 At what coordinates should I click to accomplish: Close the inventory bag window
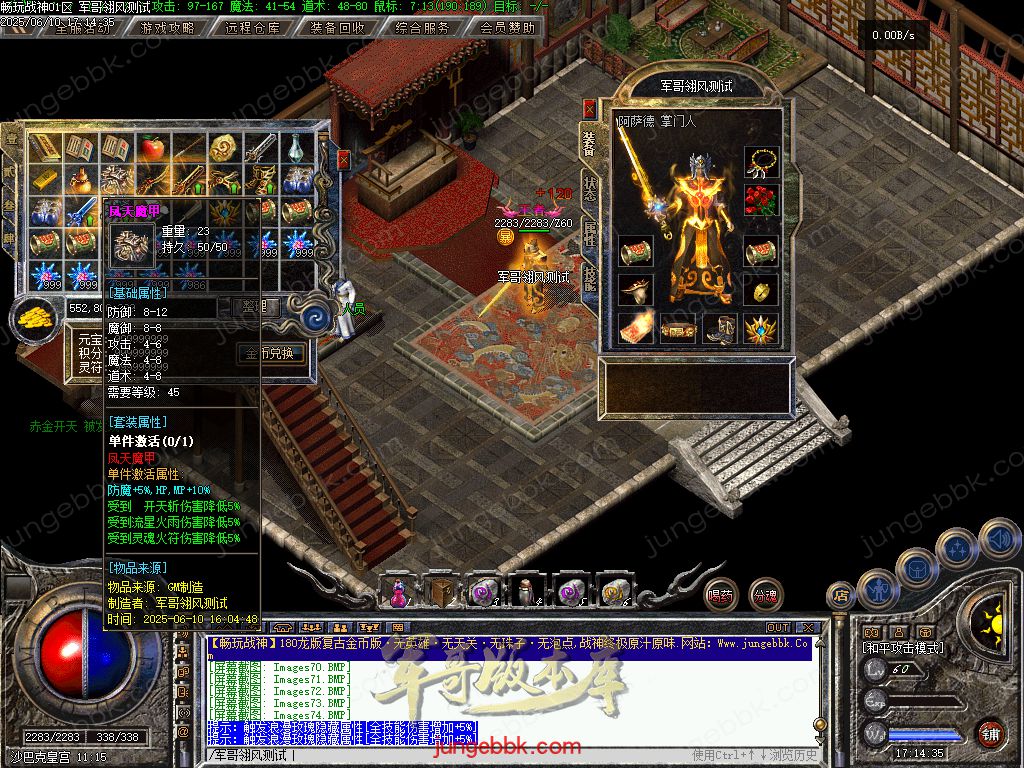(x=344, y=160)
